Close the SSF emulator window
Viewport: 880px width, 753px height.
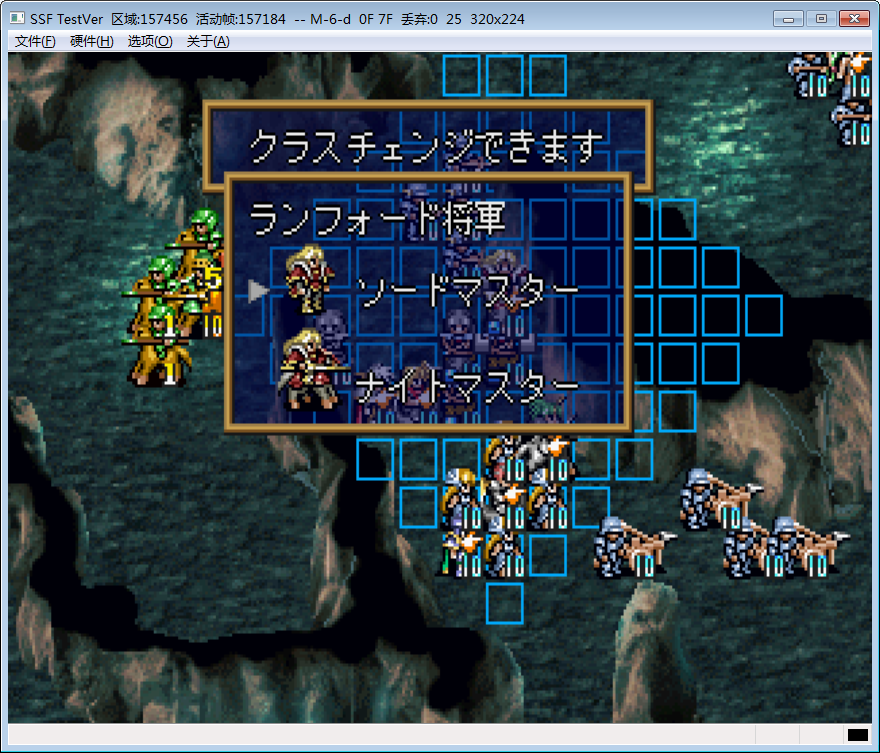tap(853, 19)
